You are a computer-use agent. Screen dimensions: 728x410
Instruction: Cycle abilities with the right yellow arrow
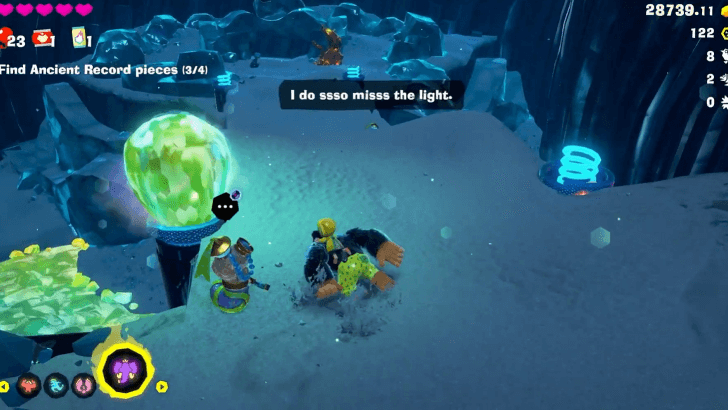coord(162,386)
